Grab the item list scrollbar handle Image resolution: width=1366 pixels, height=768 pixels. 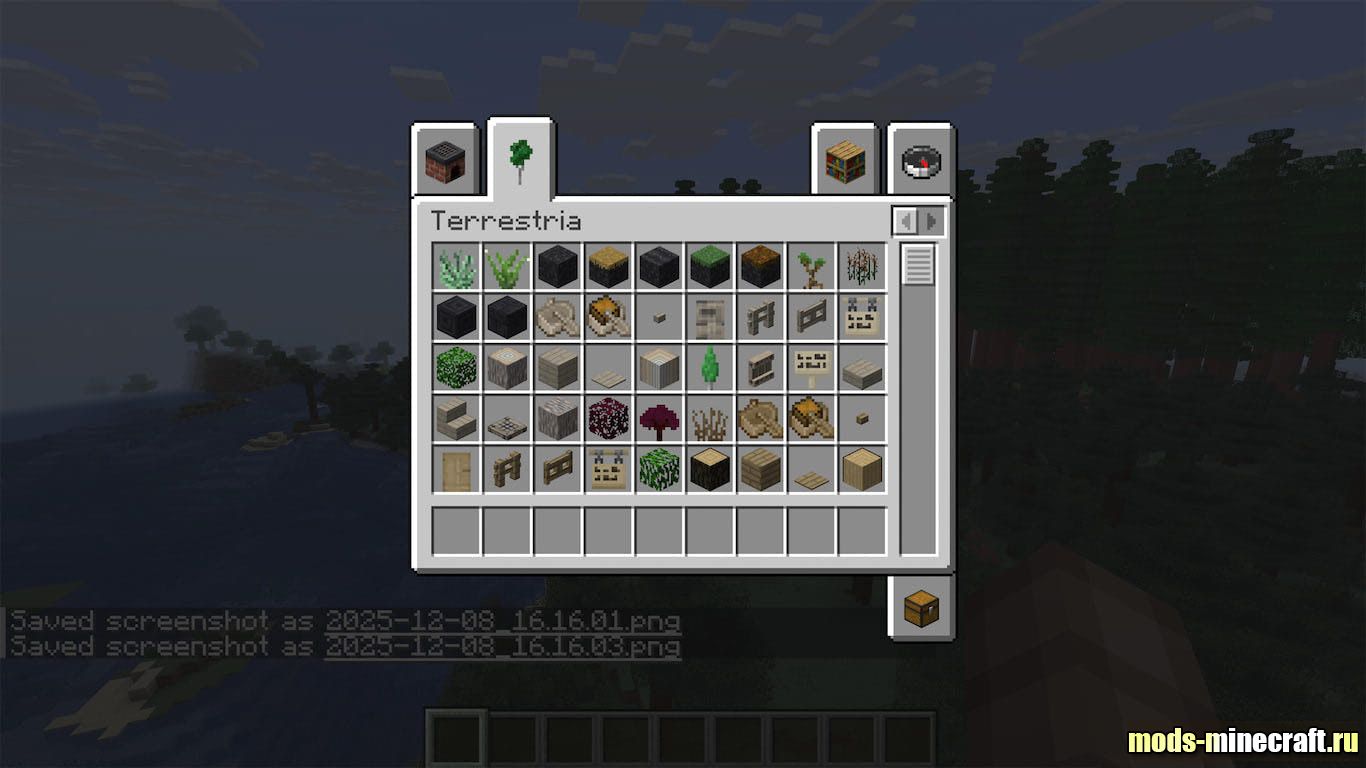918,265
